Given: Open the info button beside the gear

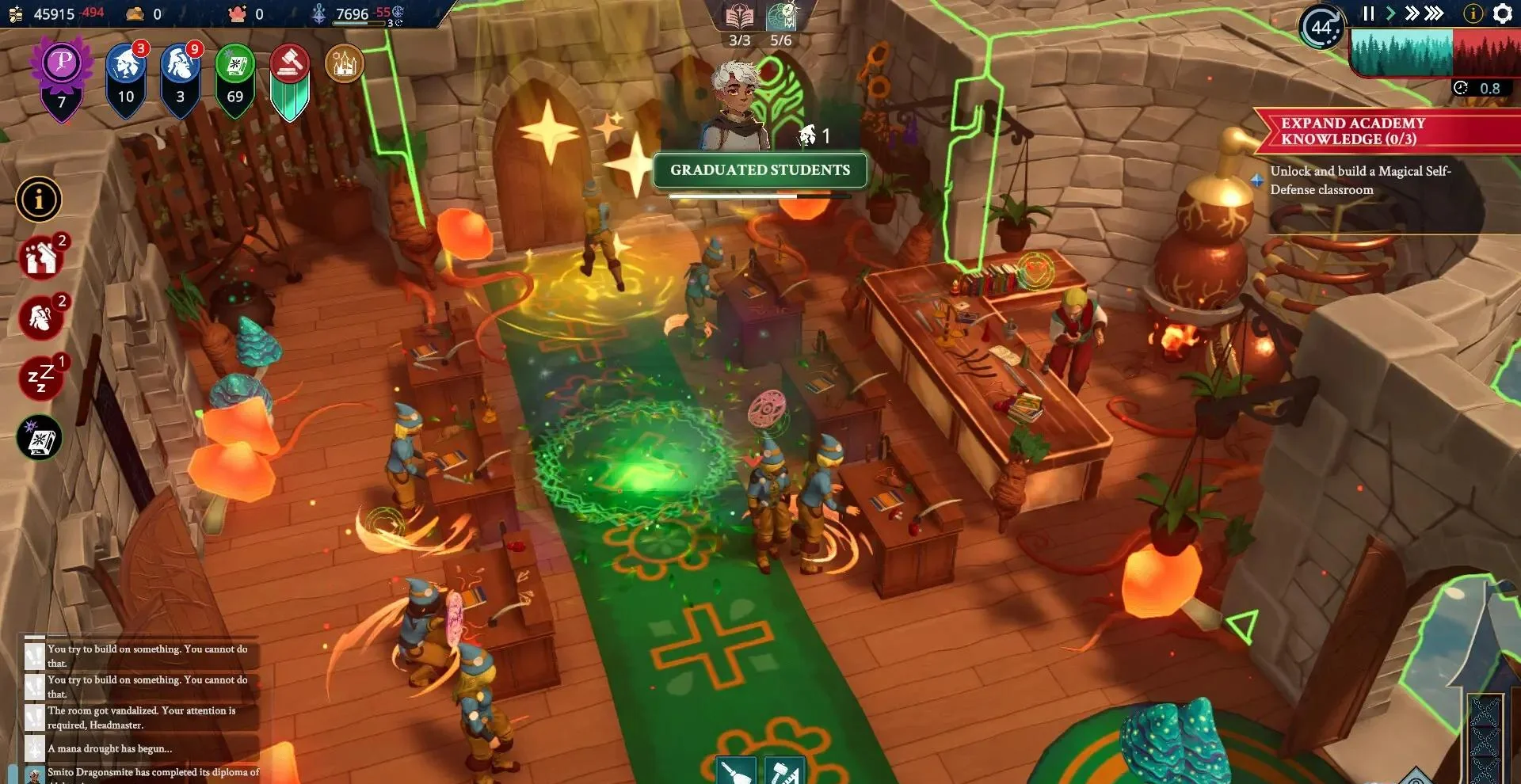Looking at the screenshot, I should [x=1473, y=13].
